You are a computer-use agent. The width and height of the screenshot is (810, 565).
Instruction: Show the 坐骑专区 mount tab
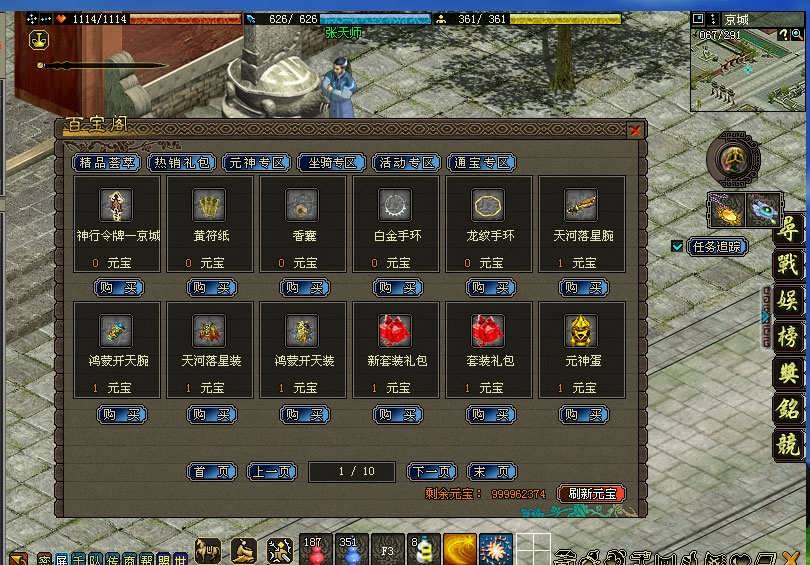coord(332,163)
